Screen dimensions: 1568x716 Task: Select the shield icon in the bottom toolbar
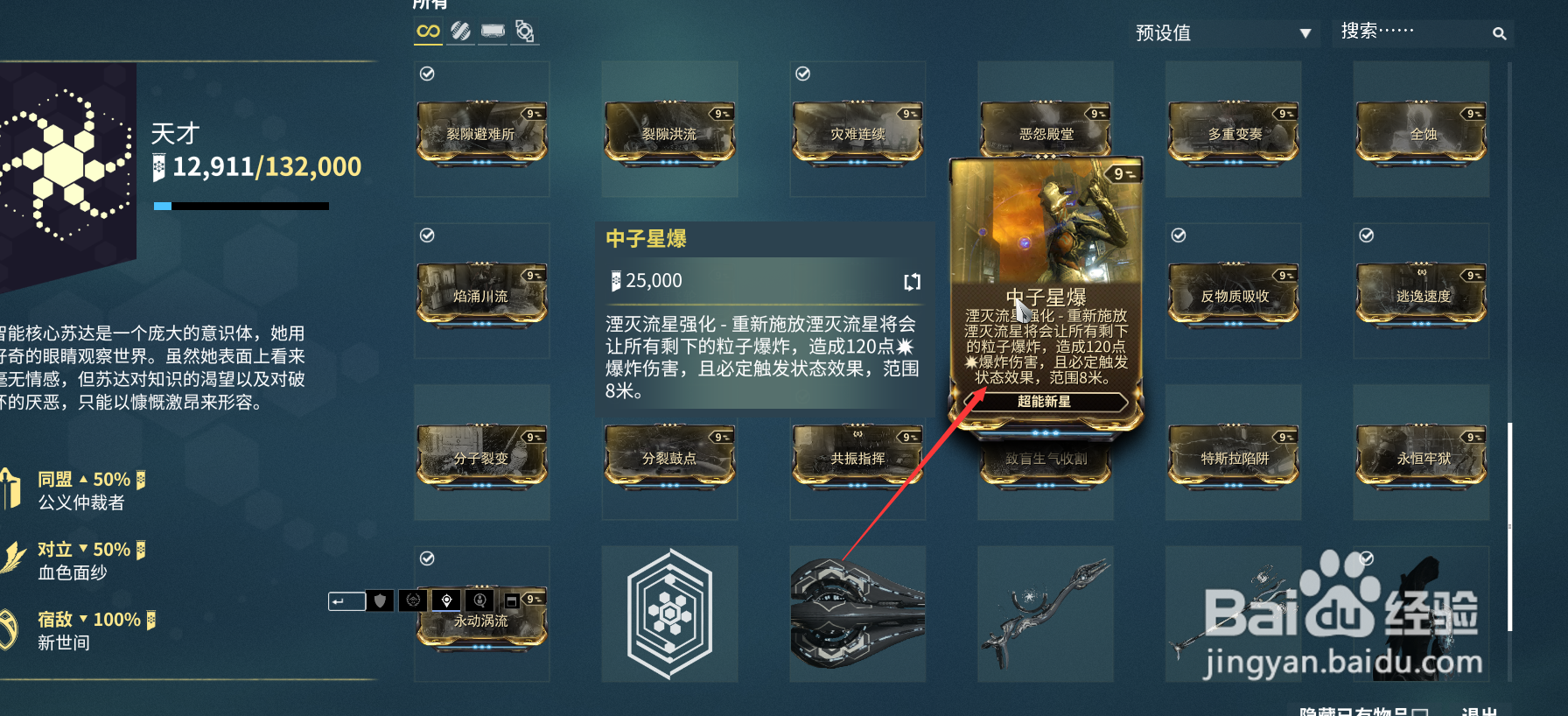[380, 601]
